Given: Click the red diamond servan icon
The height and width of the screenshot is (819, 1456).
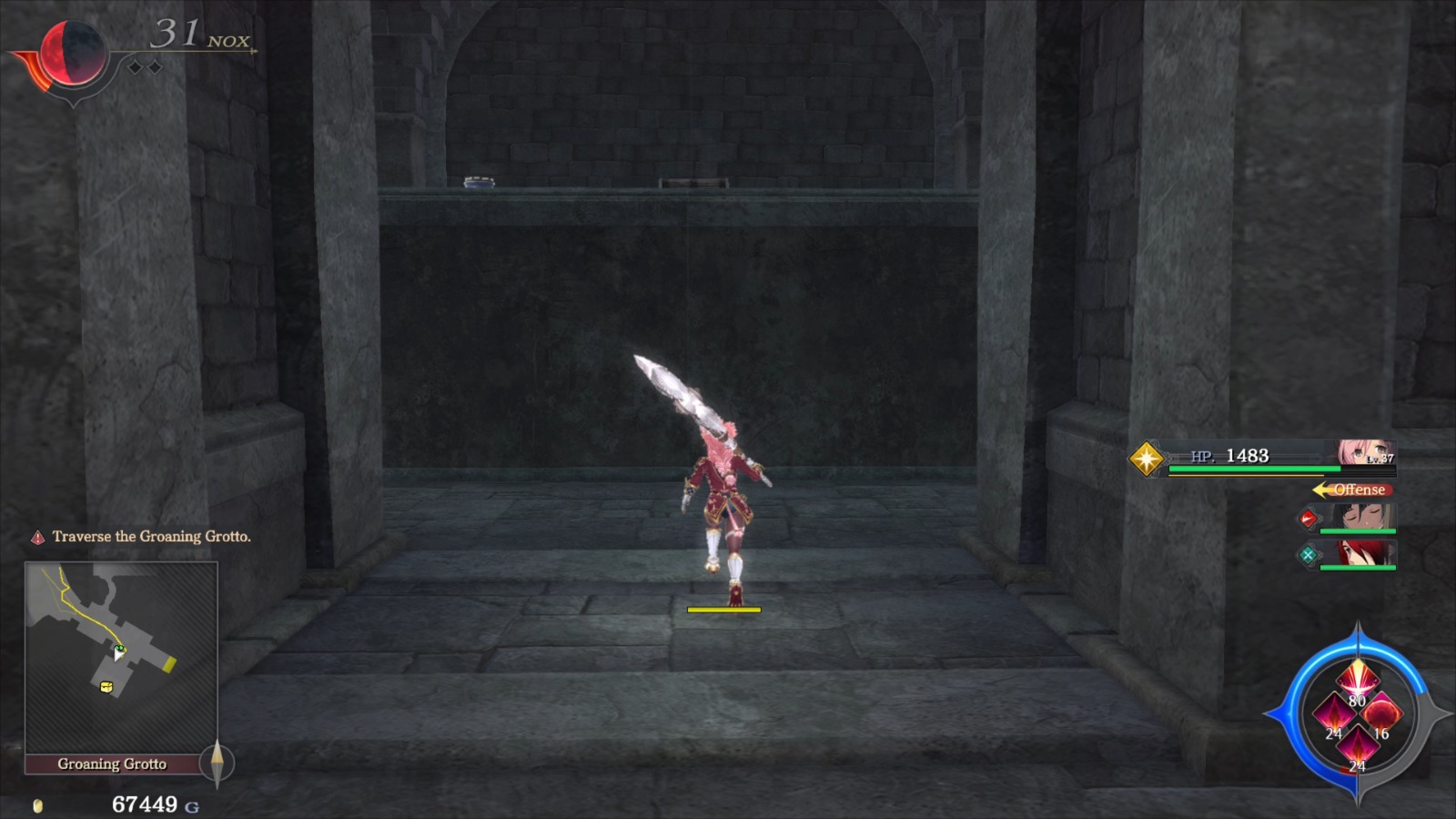Looking at the screenshot, I should click(1309, 520).
